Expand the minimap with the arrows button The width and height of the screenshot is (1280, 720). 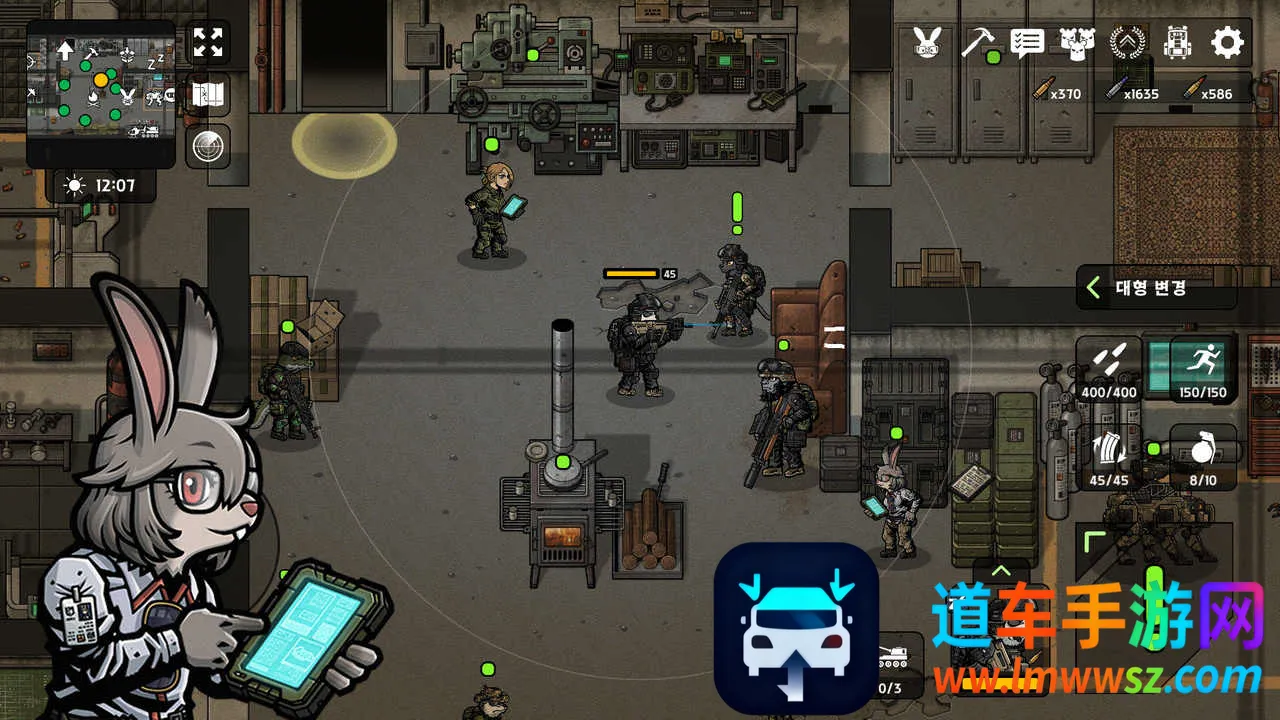208,43
